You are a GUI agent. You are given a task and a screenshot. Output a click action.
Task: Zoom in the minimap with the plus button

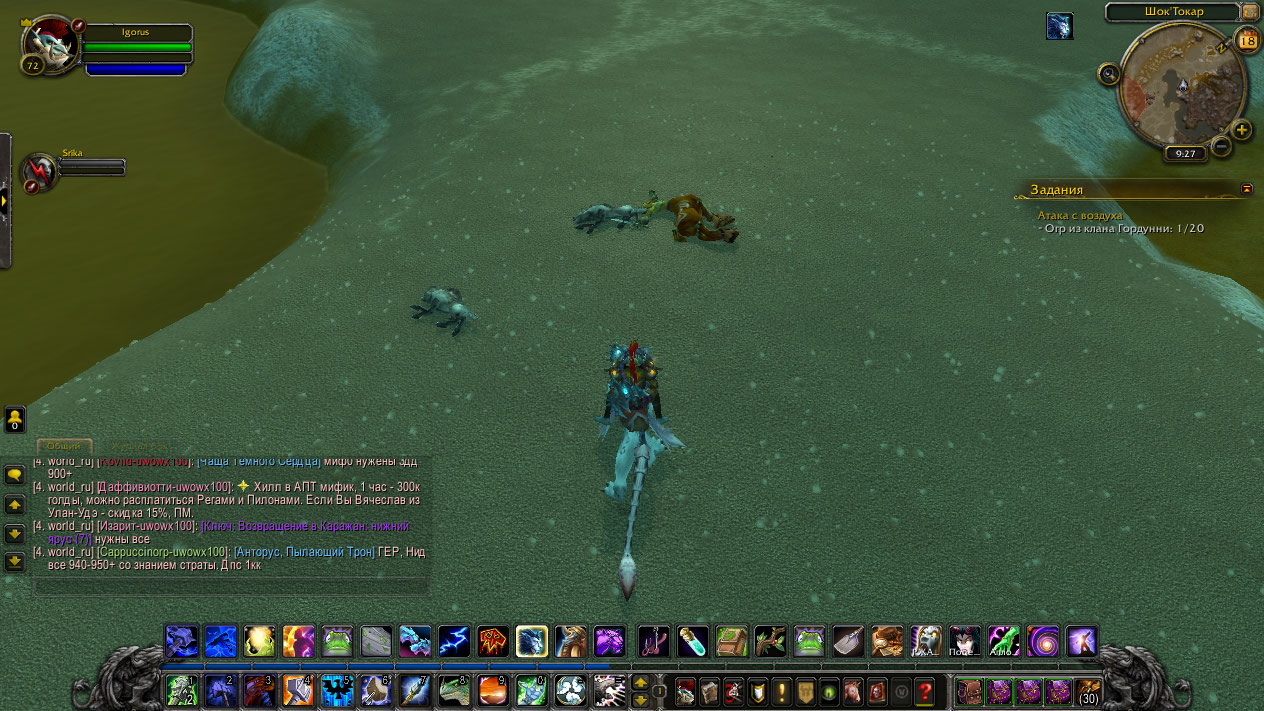click(1241, 130)
